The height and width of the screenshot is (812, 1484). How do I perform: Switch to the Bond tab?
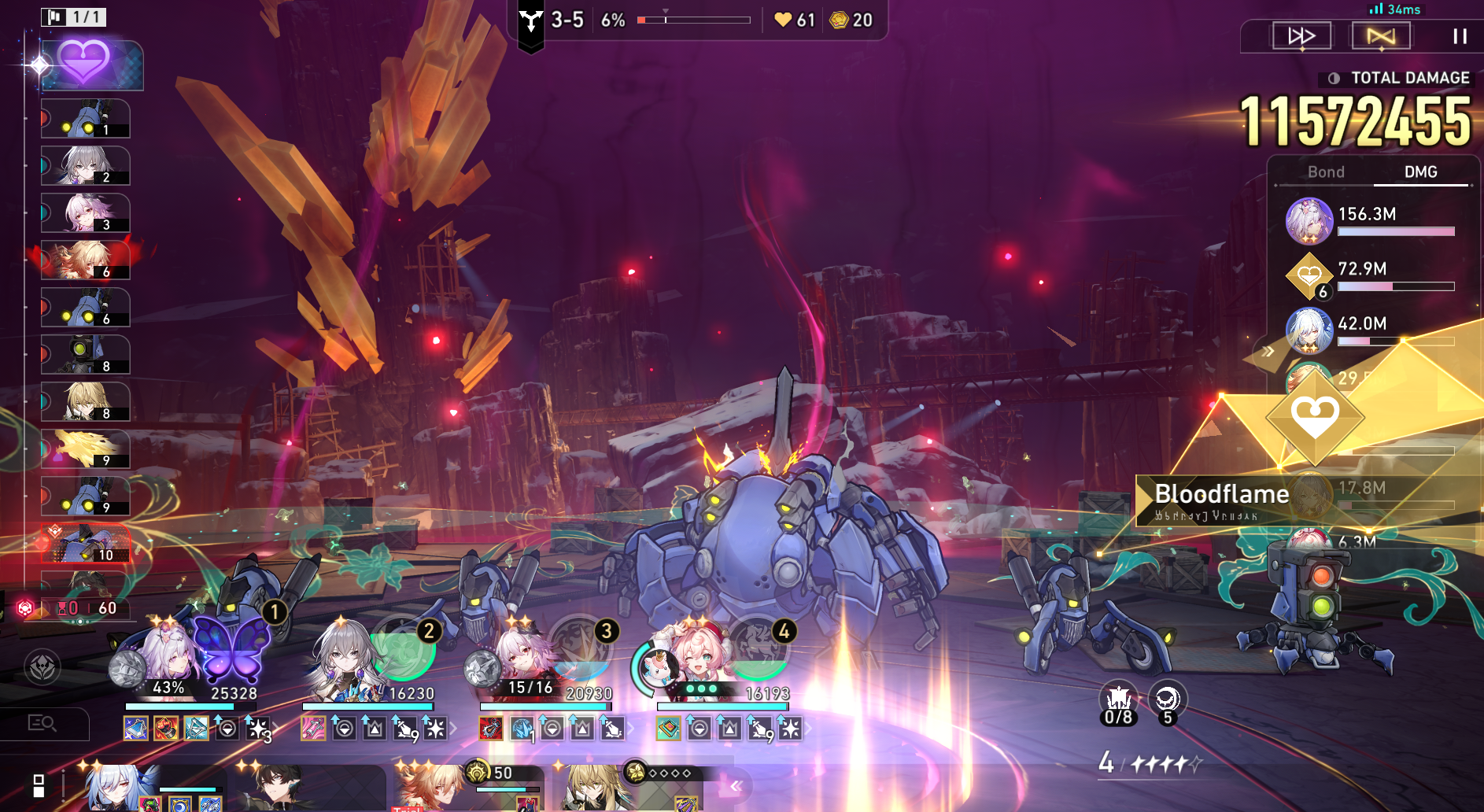(1326, 172)
